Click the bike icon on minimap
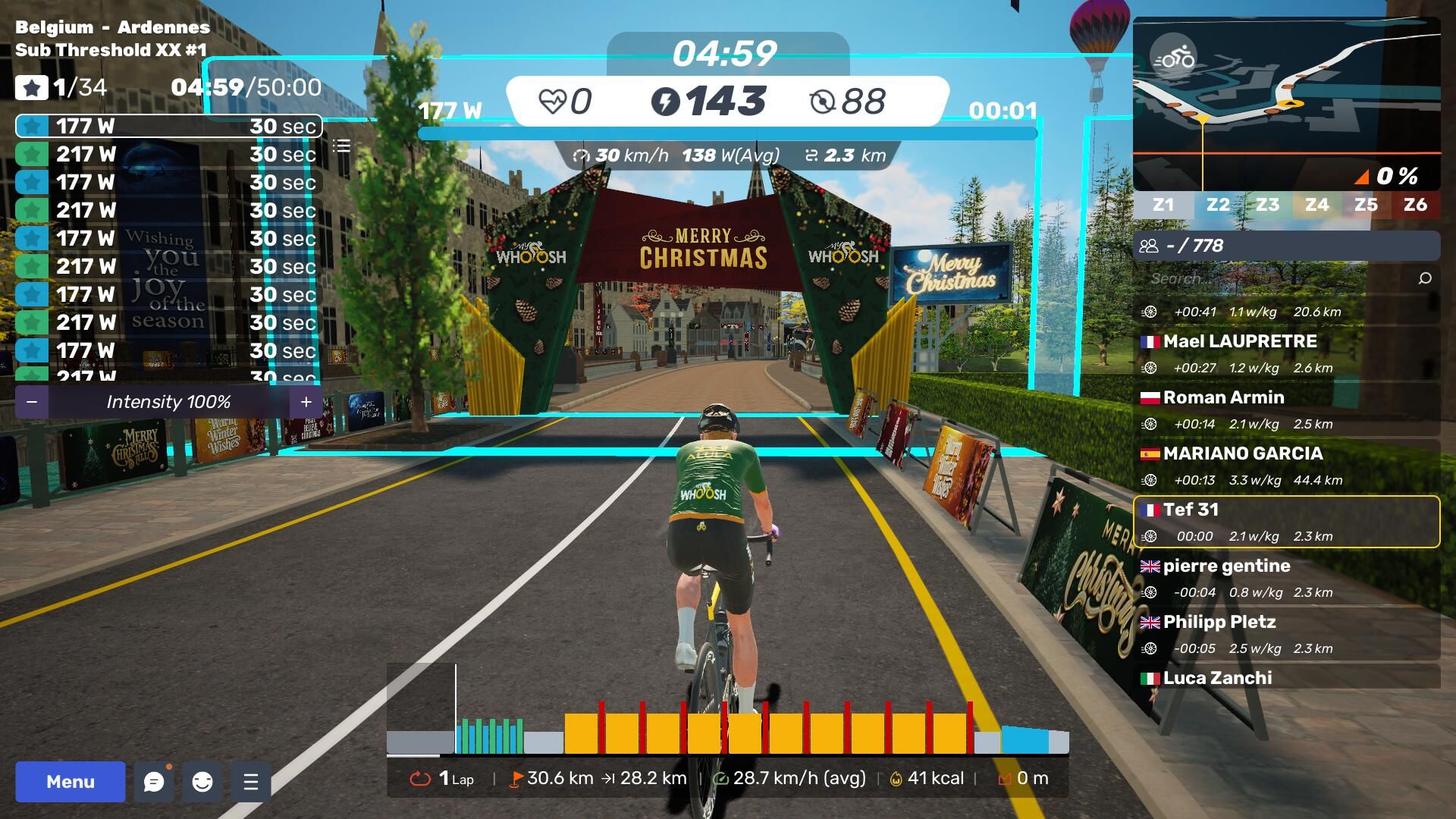 [x=1173, y=58]
